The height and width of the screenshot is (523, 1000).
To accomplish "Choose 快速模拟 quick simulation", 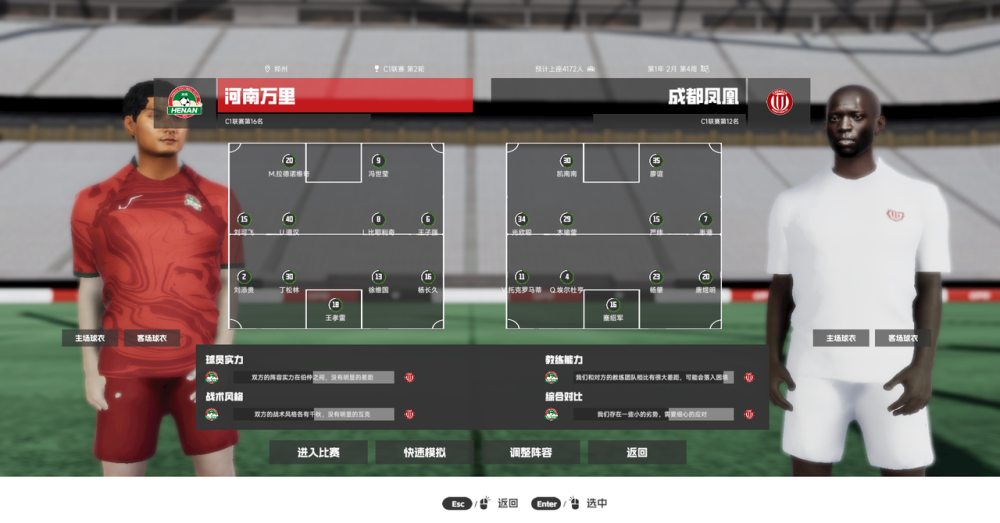I will tap(425, 452).
